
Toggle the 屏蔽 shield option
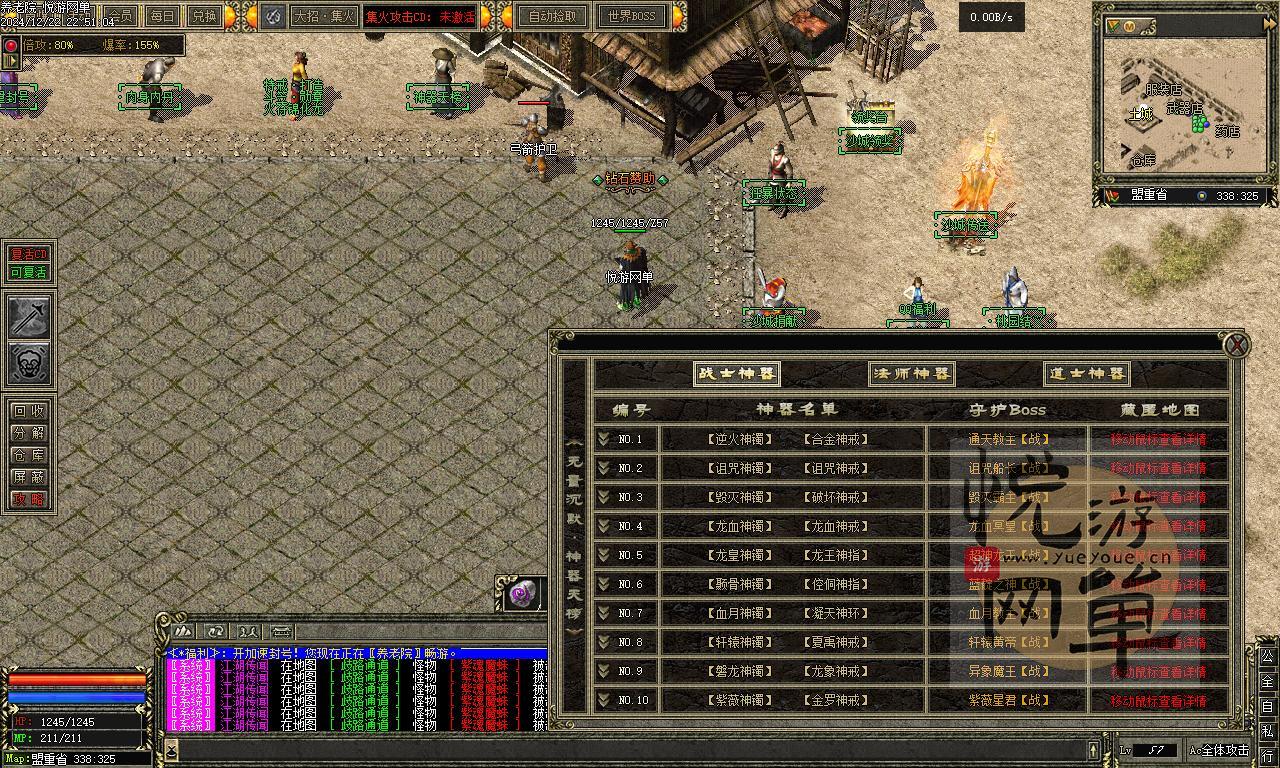(29, 477)
